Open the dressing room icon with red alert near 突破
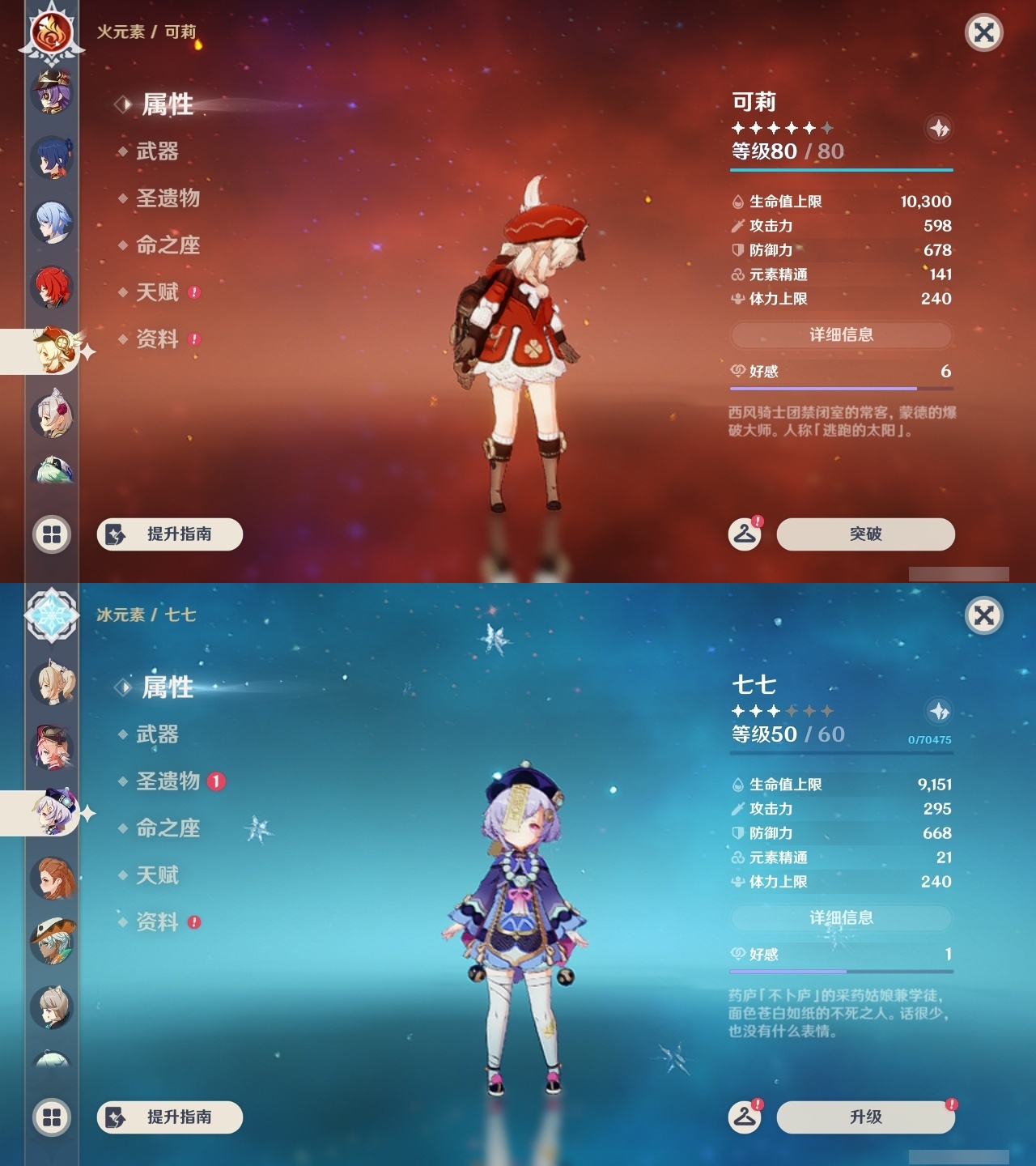 point(744,534)
